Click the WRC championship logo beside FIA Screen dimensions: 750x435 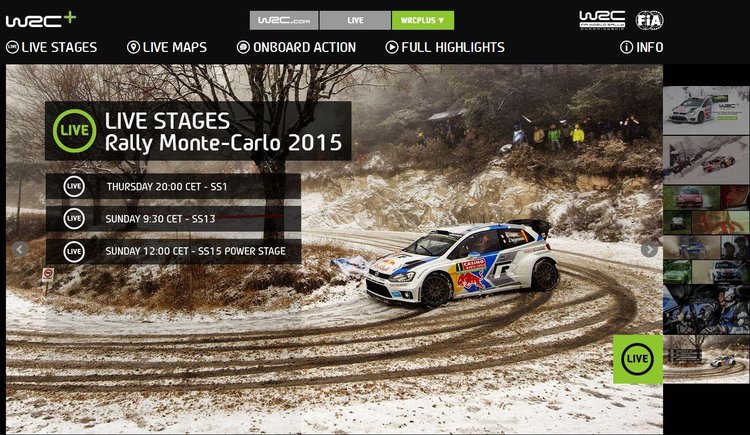coord(601,20)
